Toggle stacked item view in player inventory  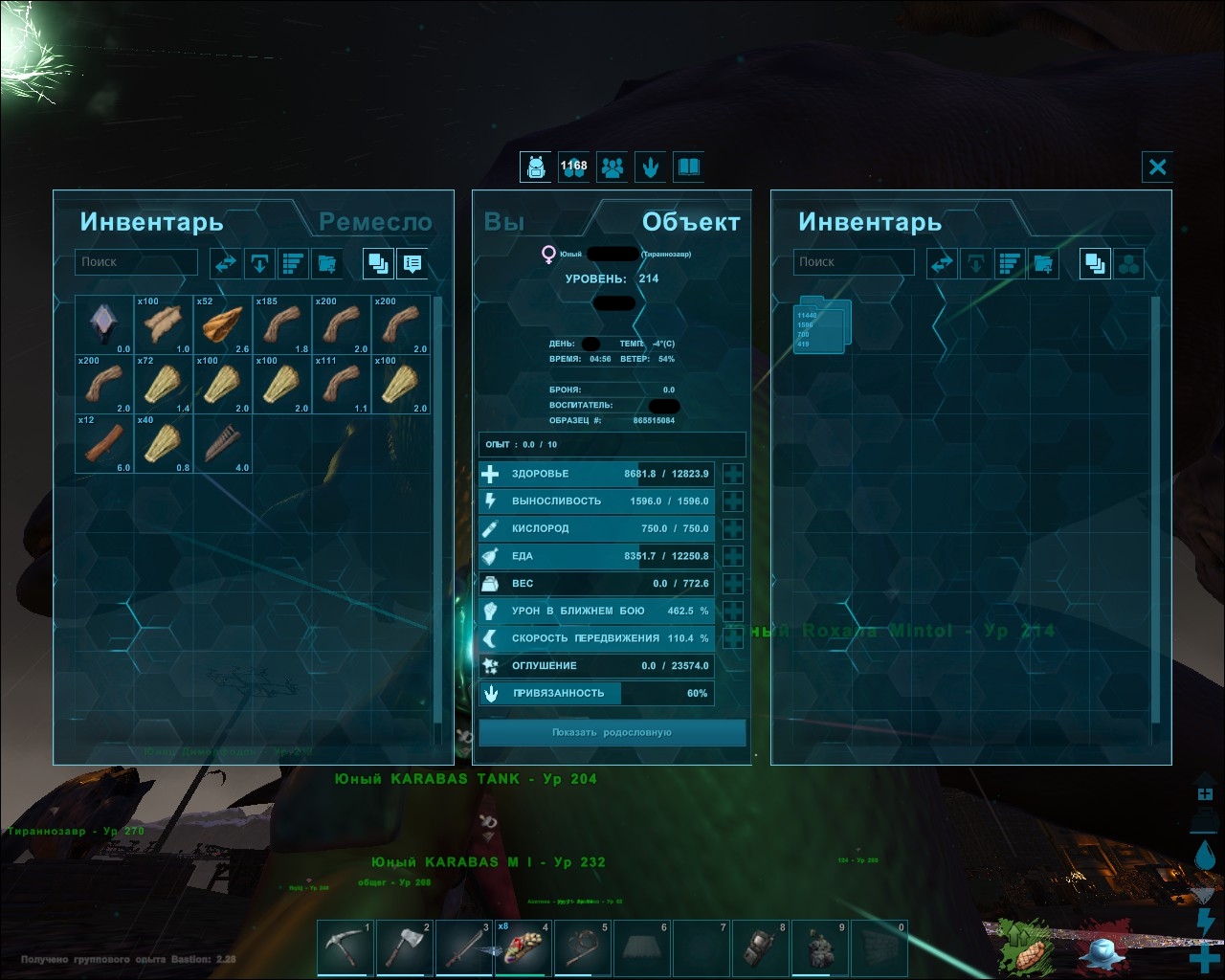point(376,263)
